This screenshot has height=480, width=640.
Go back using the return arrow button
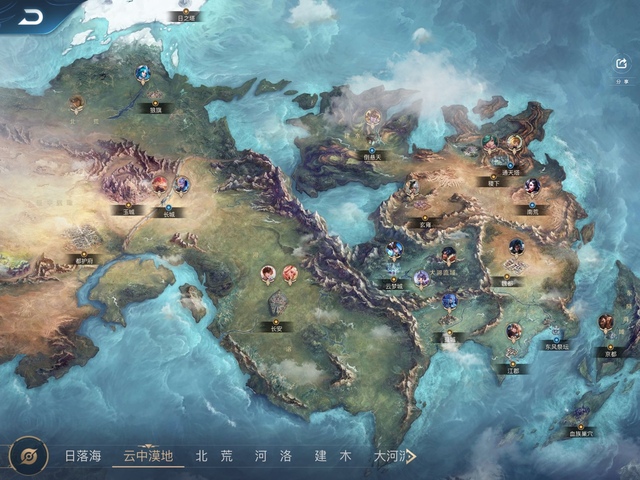(31, 17)
